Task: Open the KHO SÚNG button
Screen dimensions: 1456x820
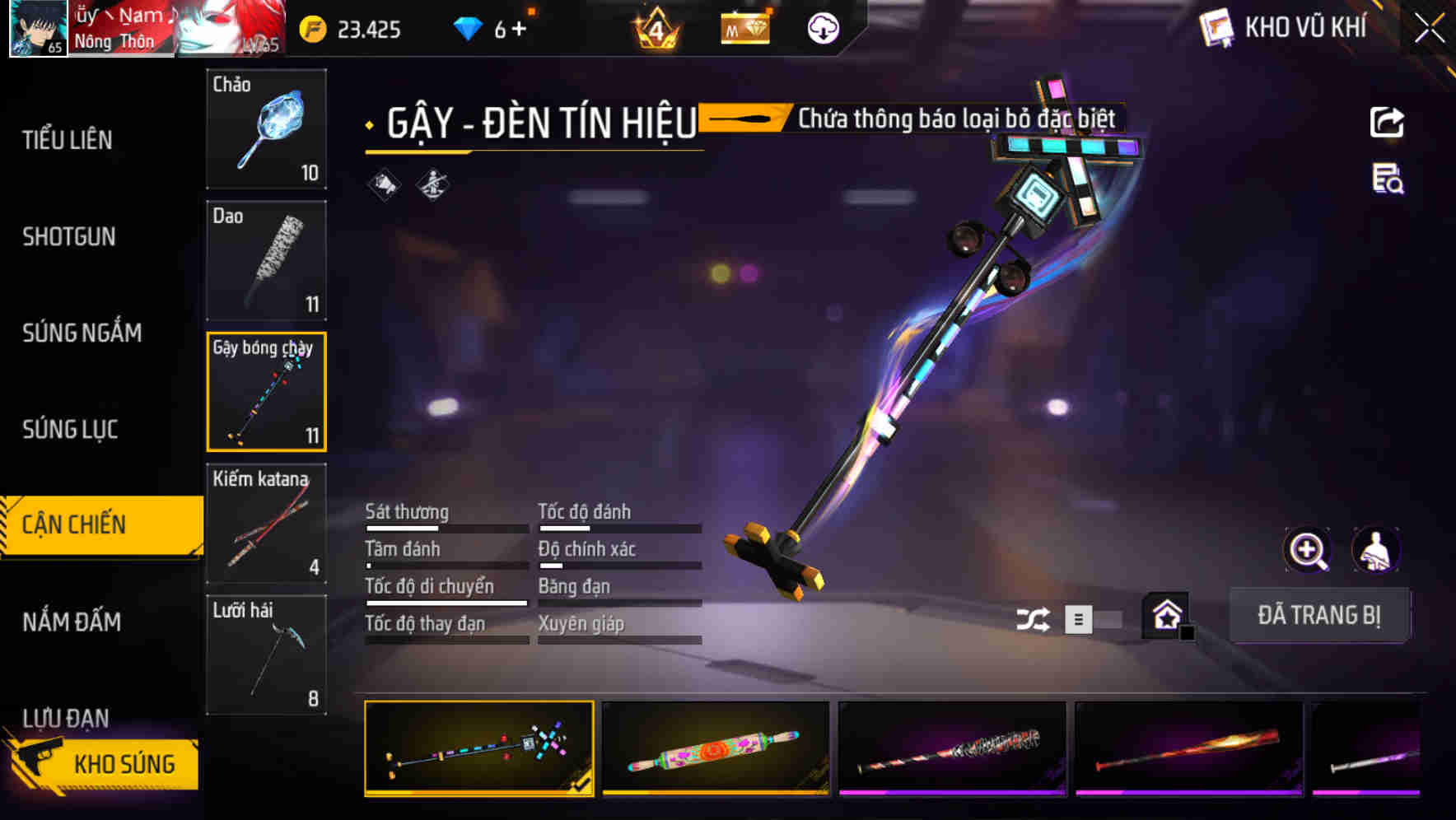Action: 107,764
